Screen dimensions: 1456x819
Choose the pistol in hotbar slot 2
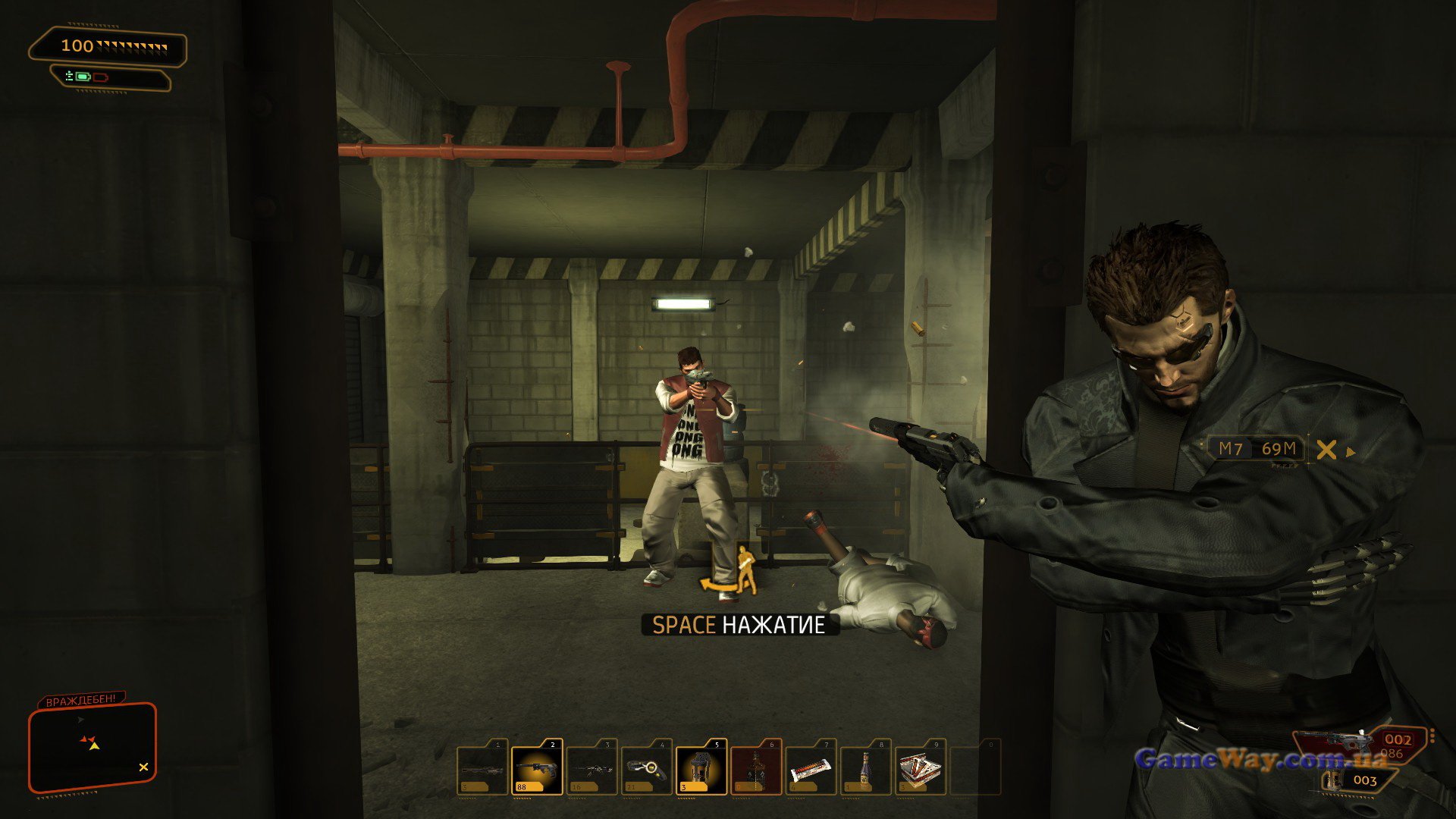537,768
